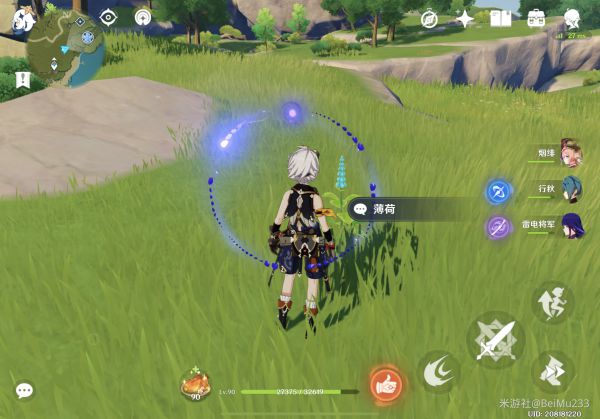Activate the orange elemental burst
The width and height of the screenshot is (600, 419).
(384, 382)
